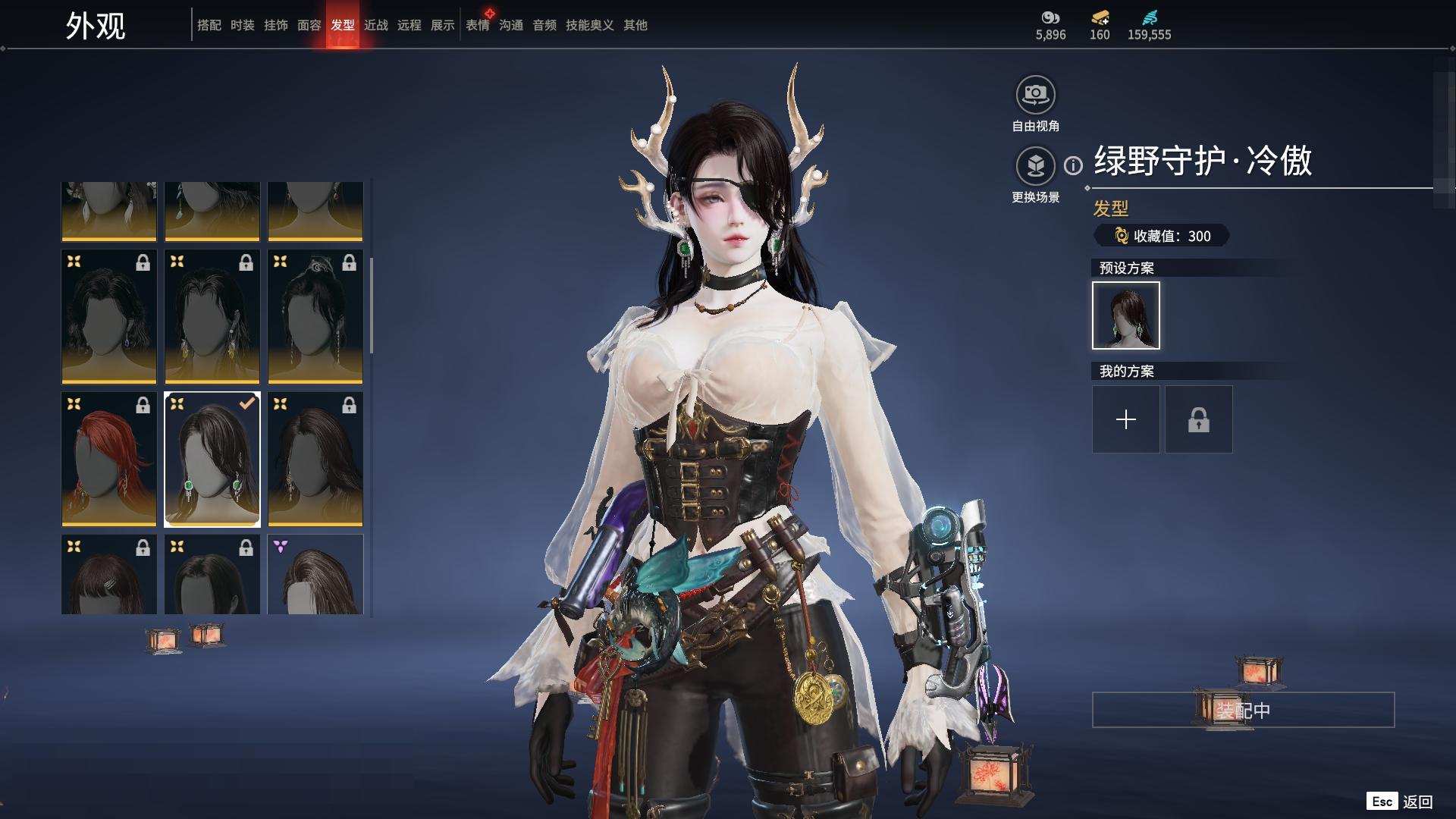This screenshot has width=1456, height=819.
Task: Select the 表情 tab
Action: click(477, 25)
